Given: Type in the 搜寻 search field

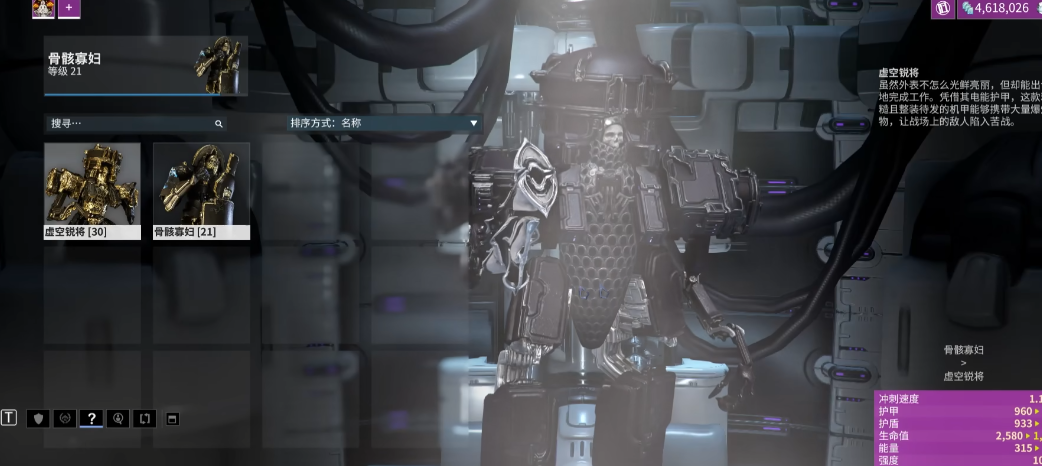Looking at the screenshot, I should click(130, 123).
